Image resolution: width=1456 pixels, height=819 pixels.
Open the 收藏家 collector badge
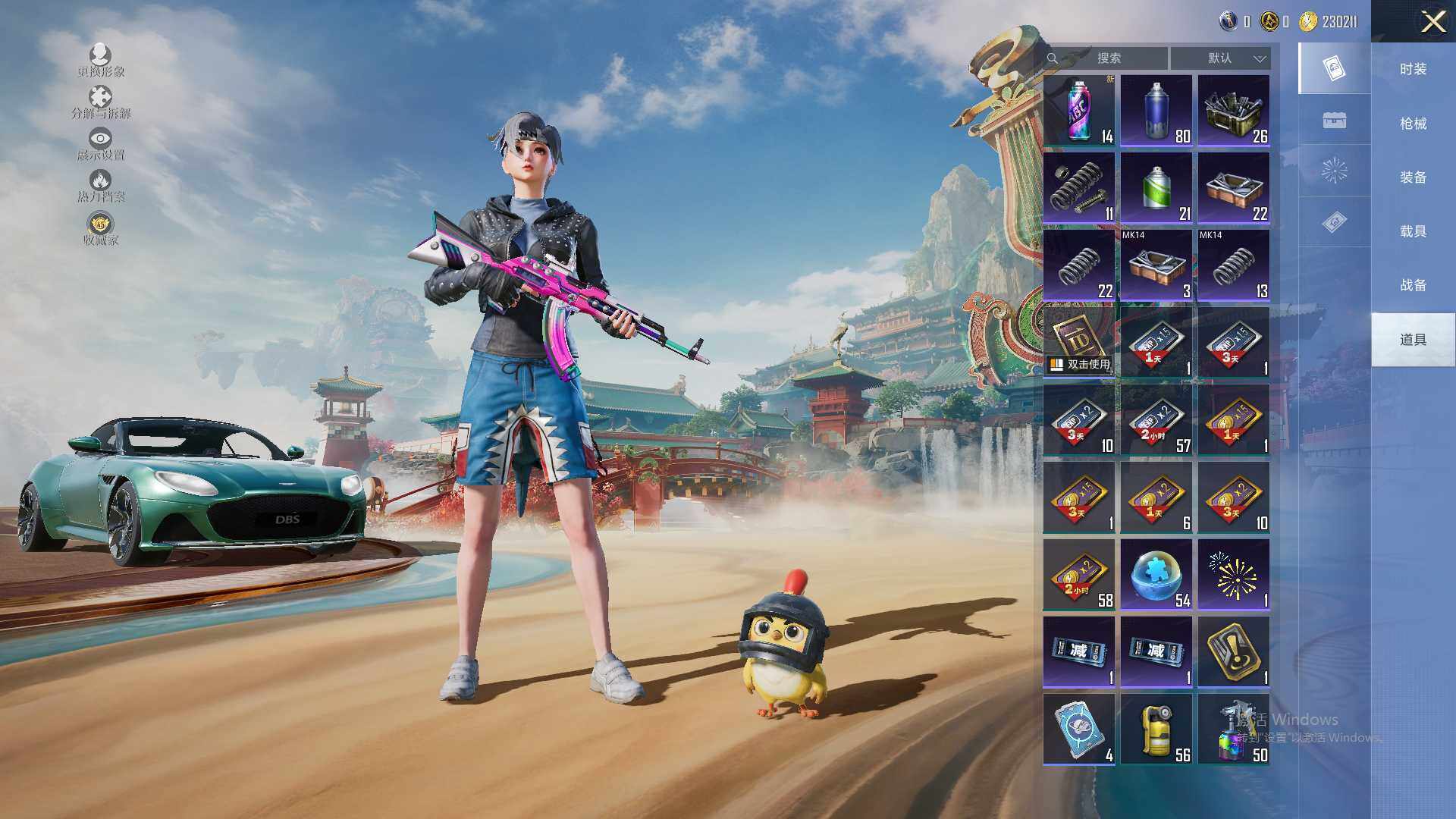(x=100, y=228)
